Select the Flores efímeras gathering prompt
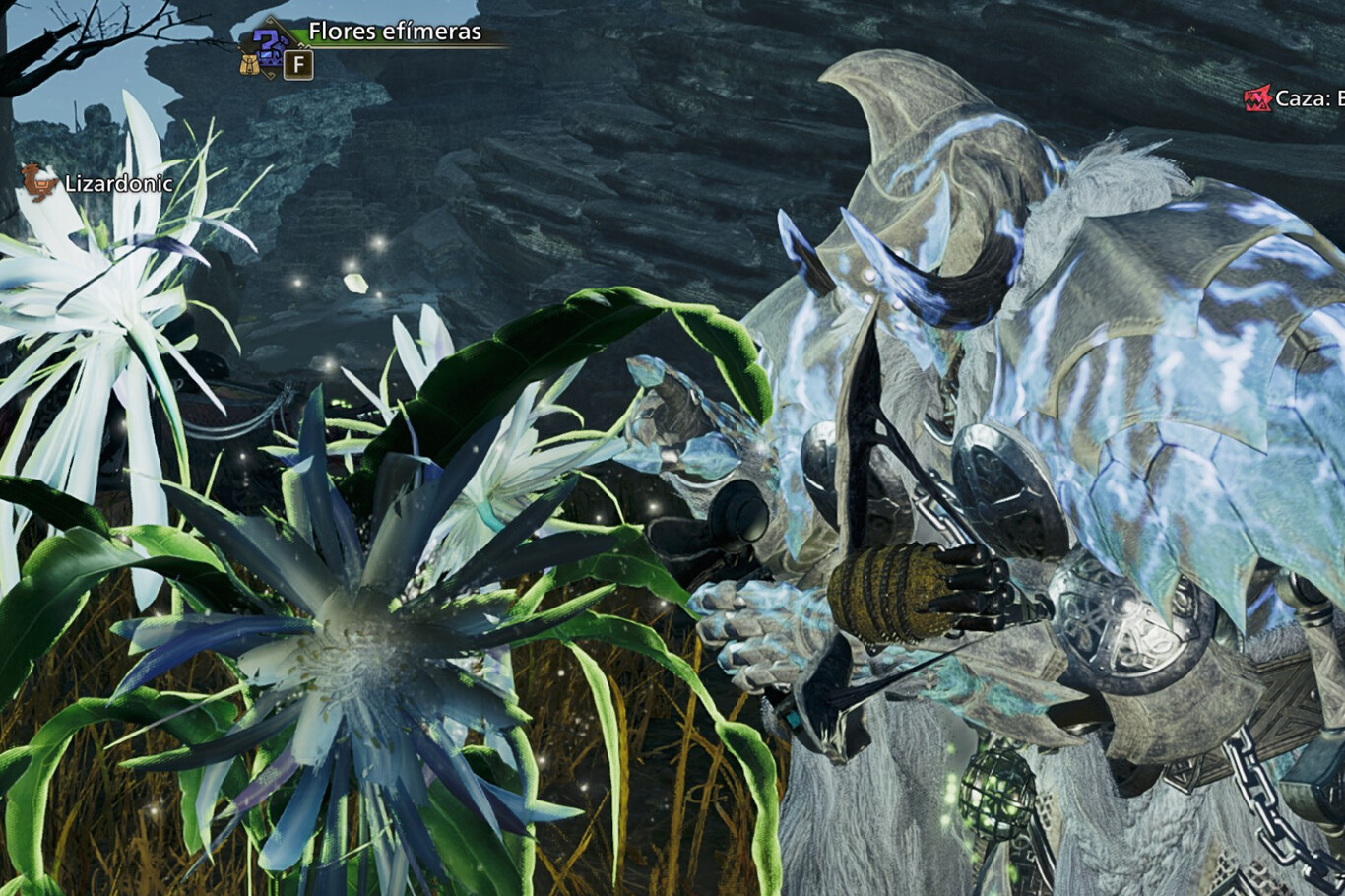This screenshot has height=896, width=1345. tap(395, 32)
